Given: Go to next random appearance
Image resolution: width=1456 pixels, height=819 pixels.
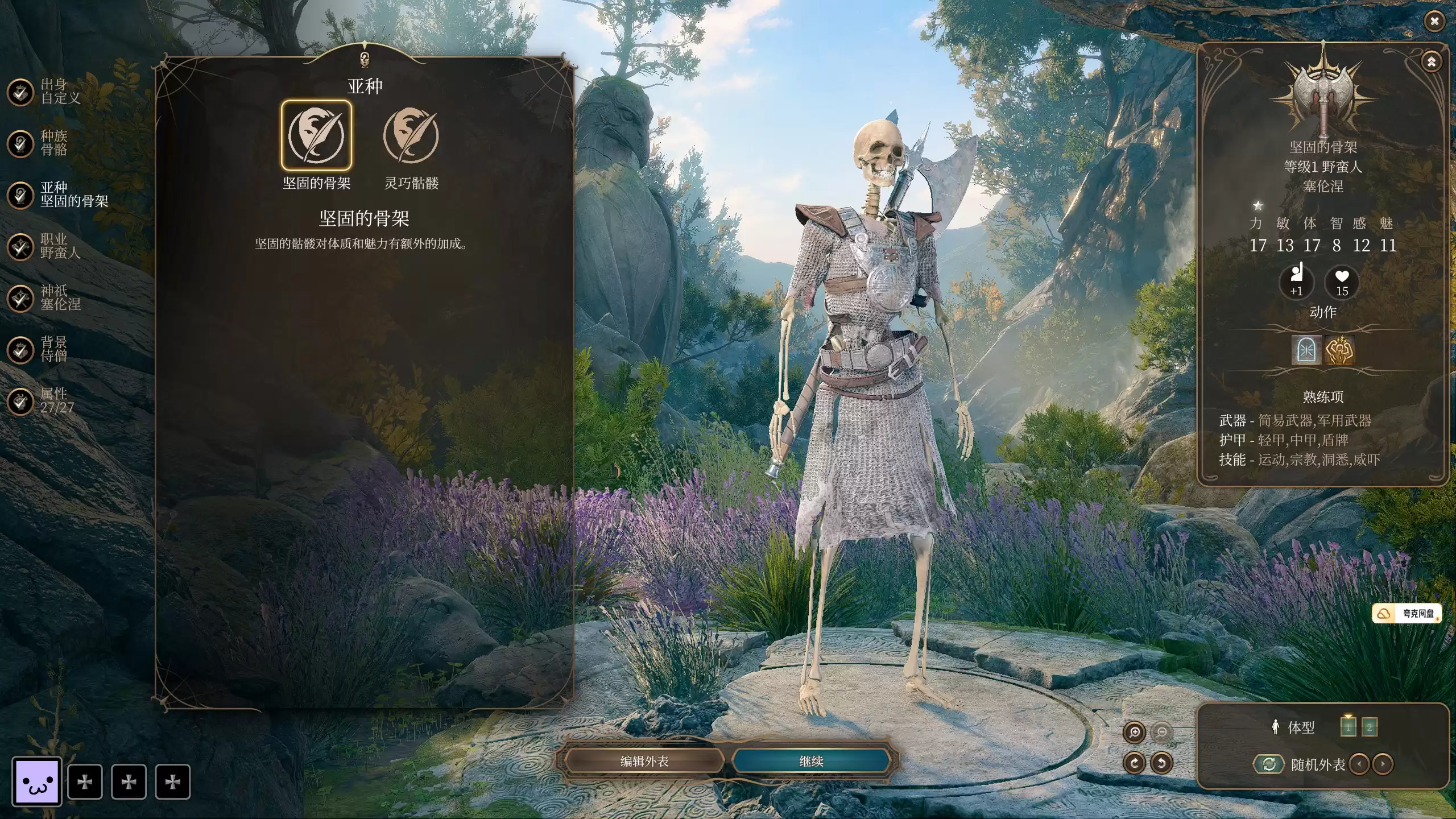Looking at the screenshot, I should [x=1383, y=764].
